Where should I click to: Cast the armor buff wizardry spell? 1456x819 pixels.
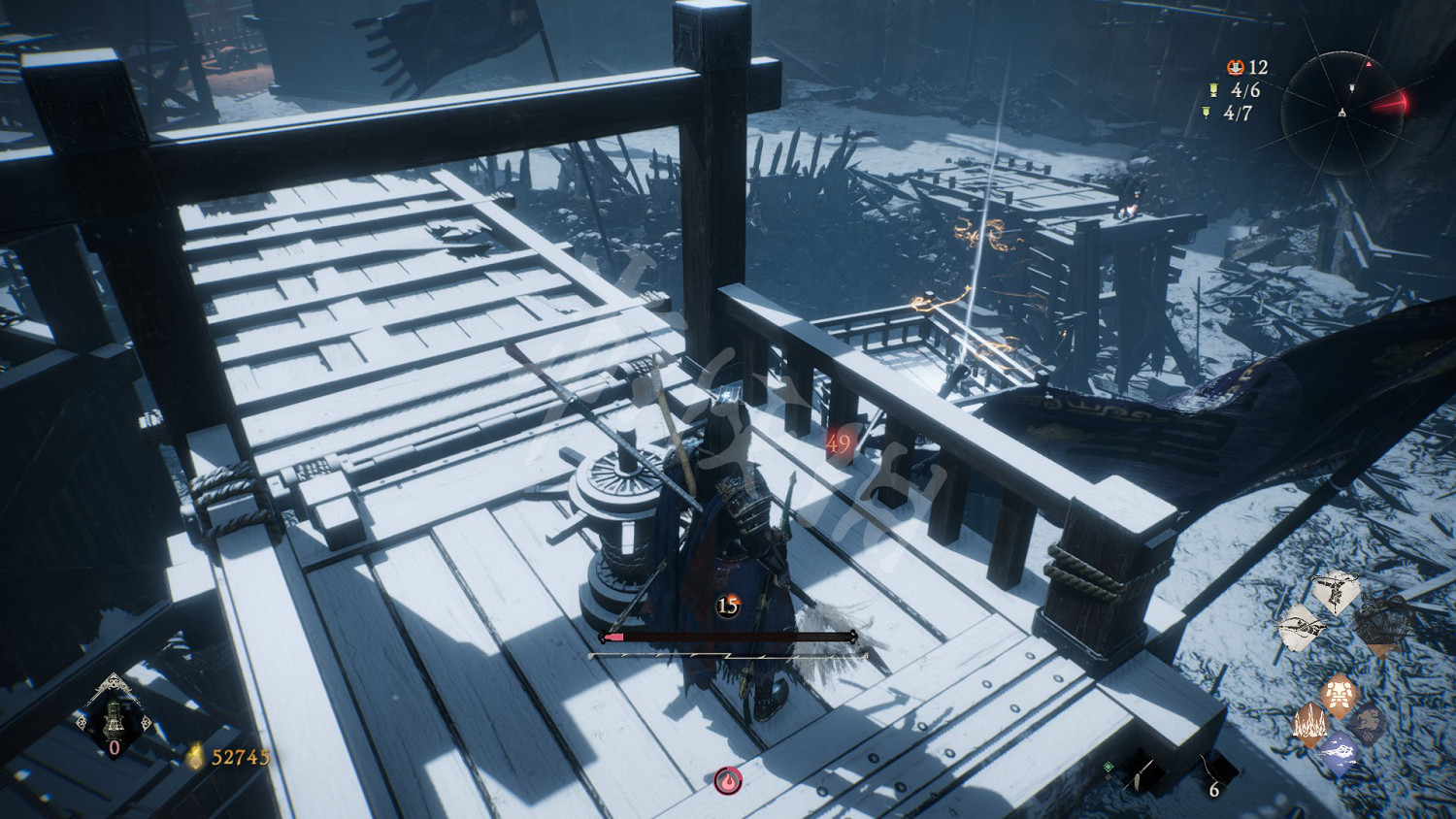[1340, 694]
